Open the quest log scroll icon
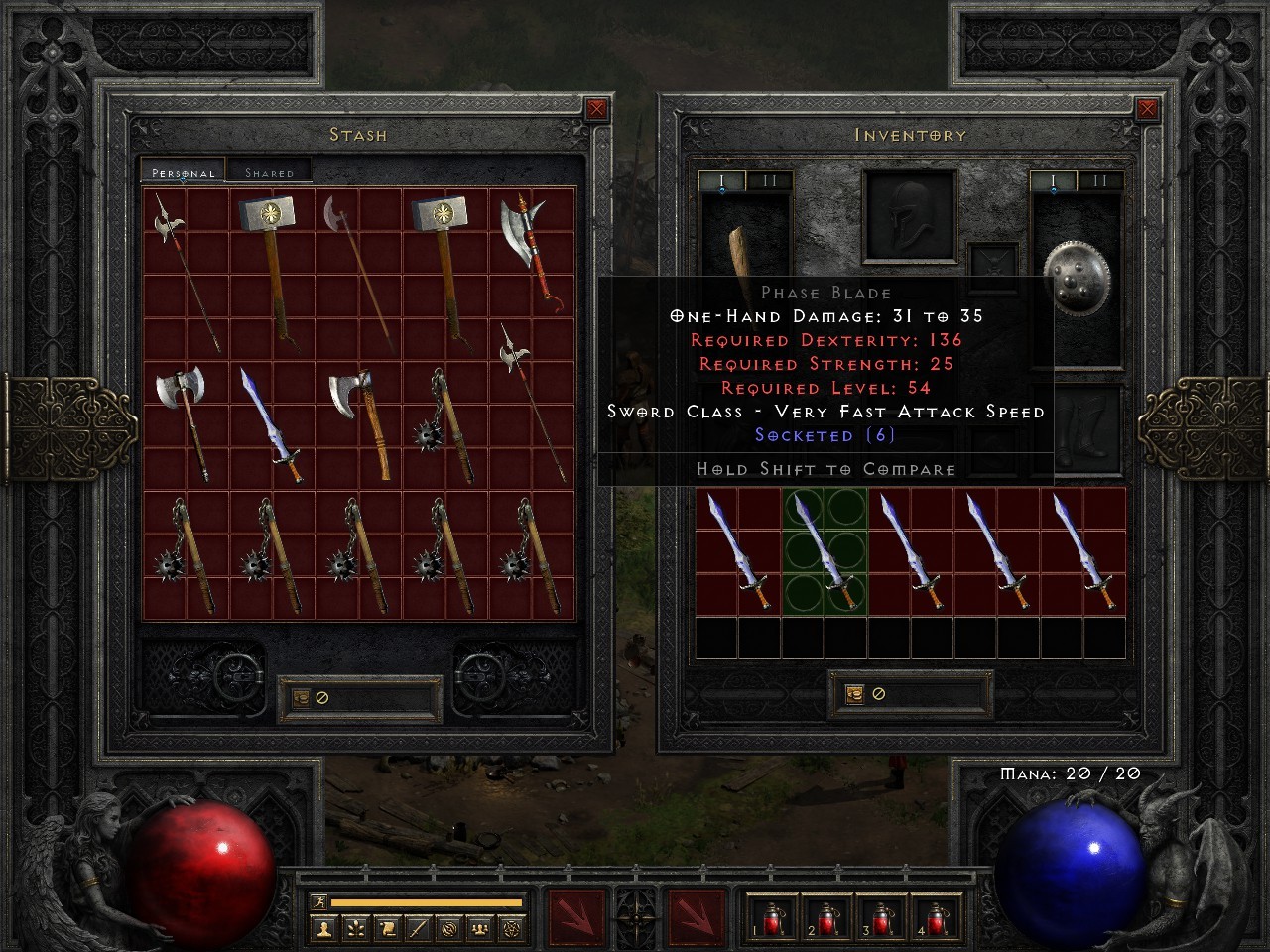Image resolution: width=1270 pixels, height=952 pixels. tap(387, 930)
